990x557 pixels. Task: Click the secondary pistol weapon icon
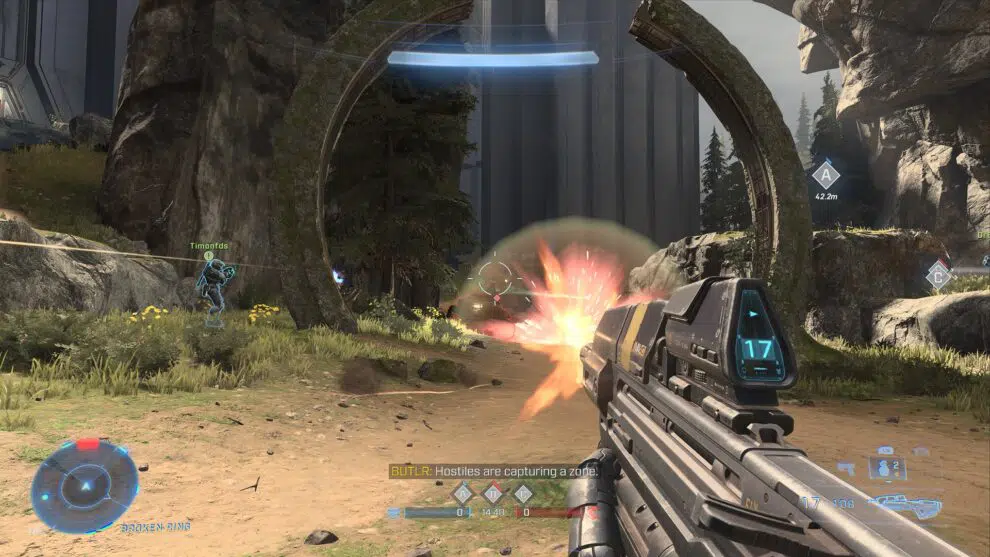click(846, 468)
